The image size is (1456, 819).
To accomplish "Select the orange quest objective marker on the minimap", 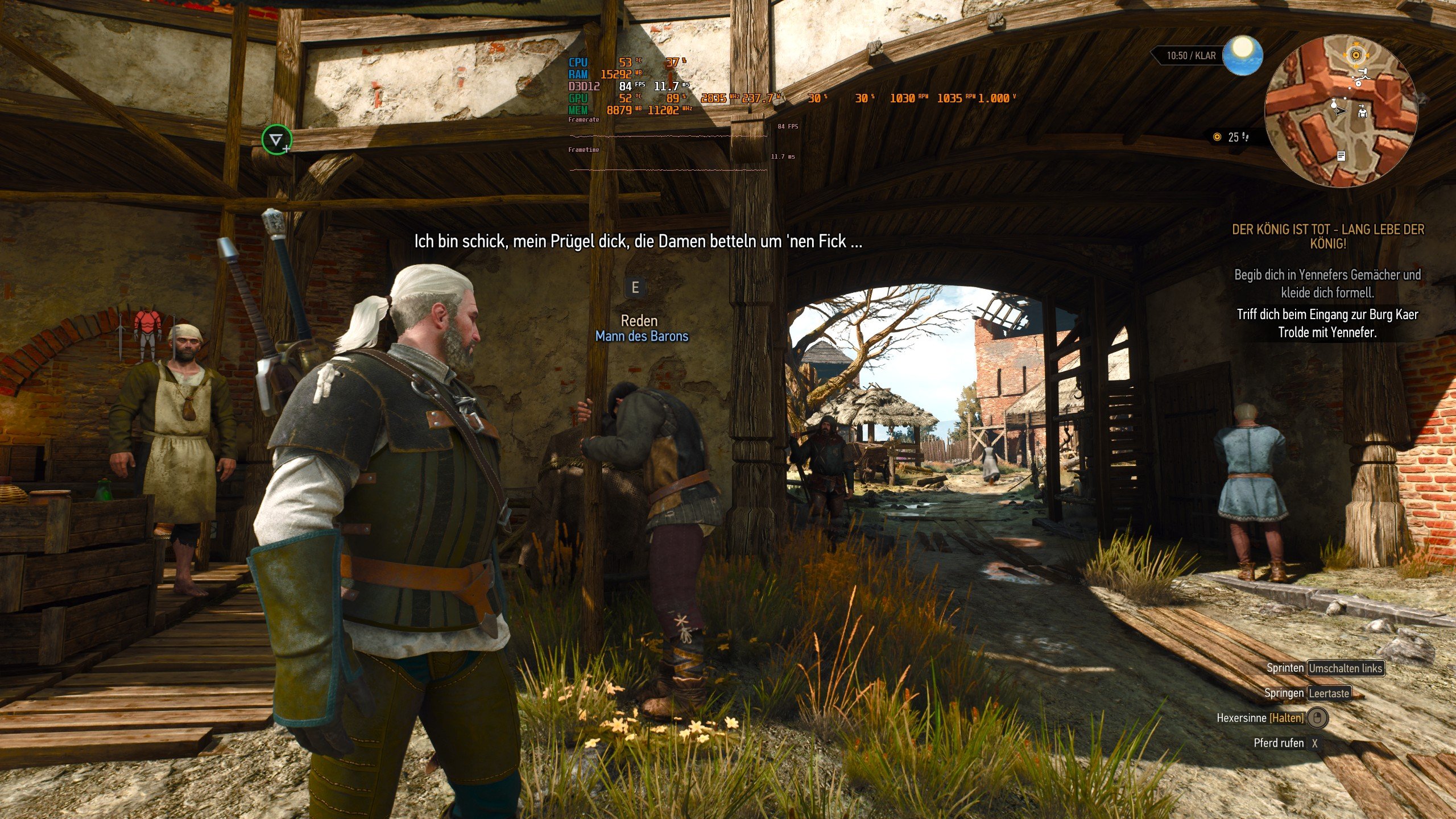I will pyautogui.click(x=1356, y=55).
